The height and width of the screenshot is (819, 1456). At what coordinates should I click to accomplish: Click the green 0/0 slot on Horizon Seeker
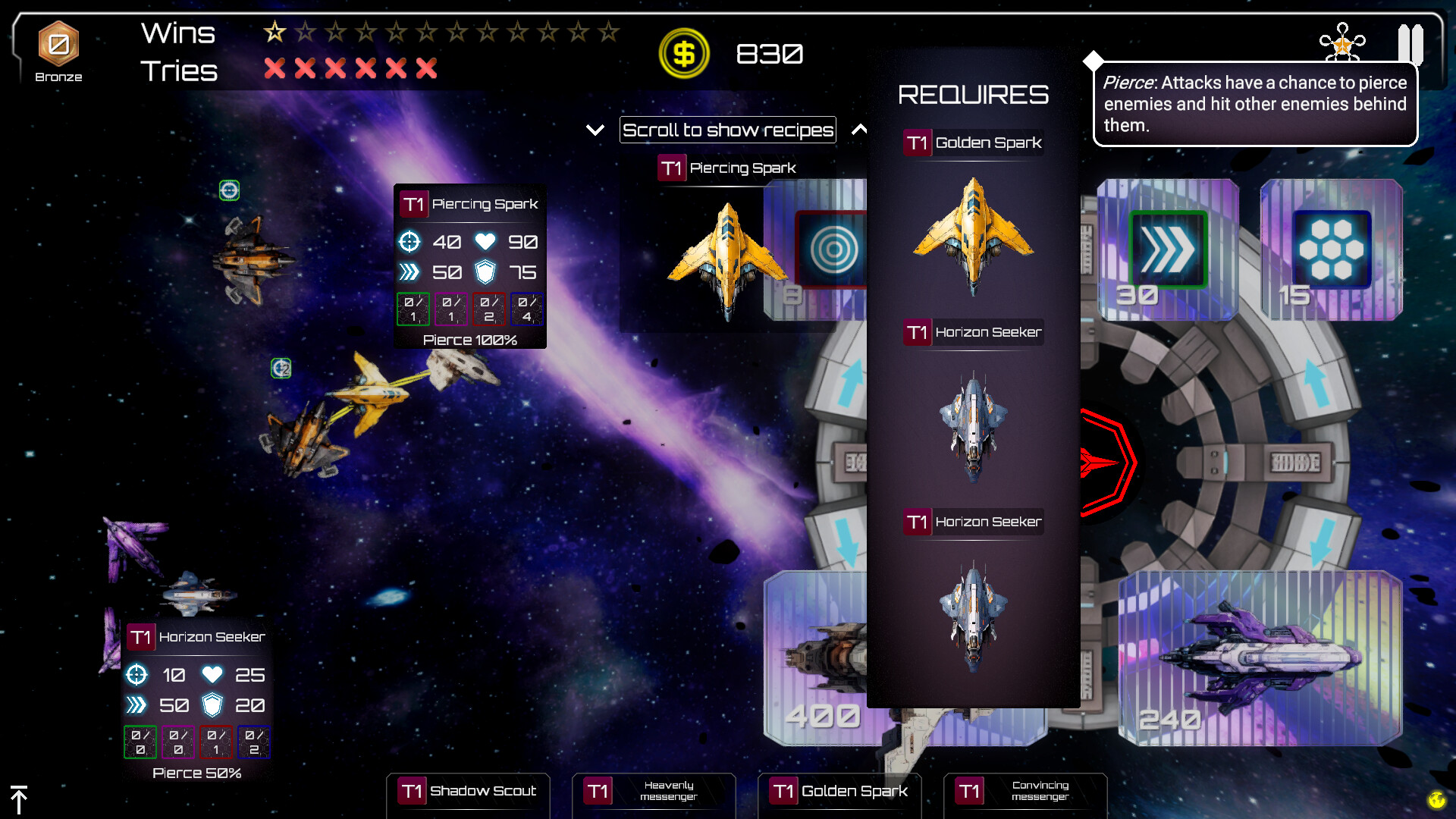click(x=140, y=742)
